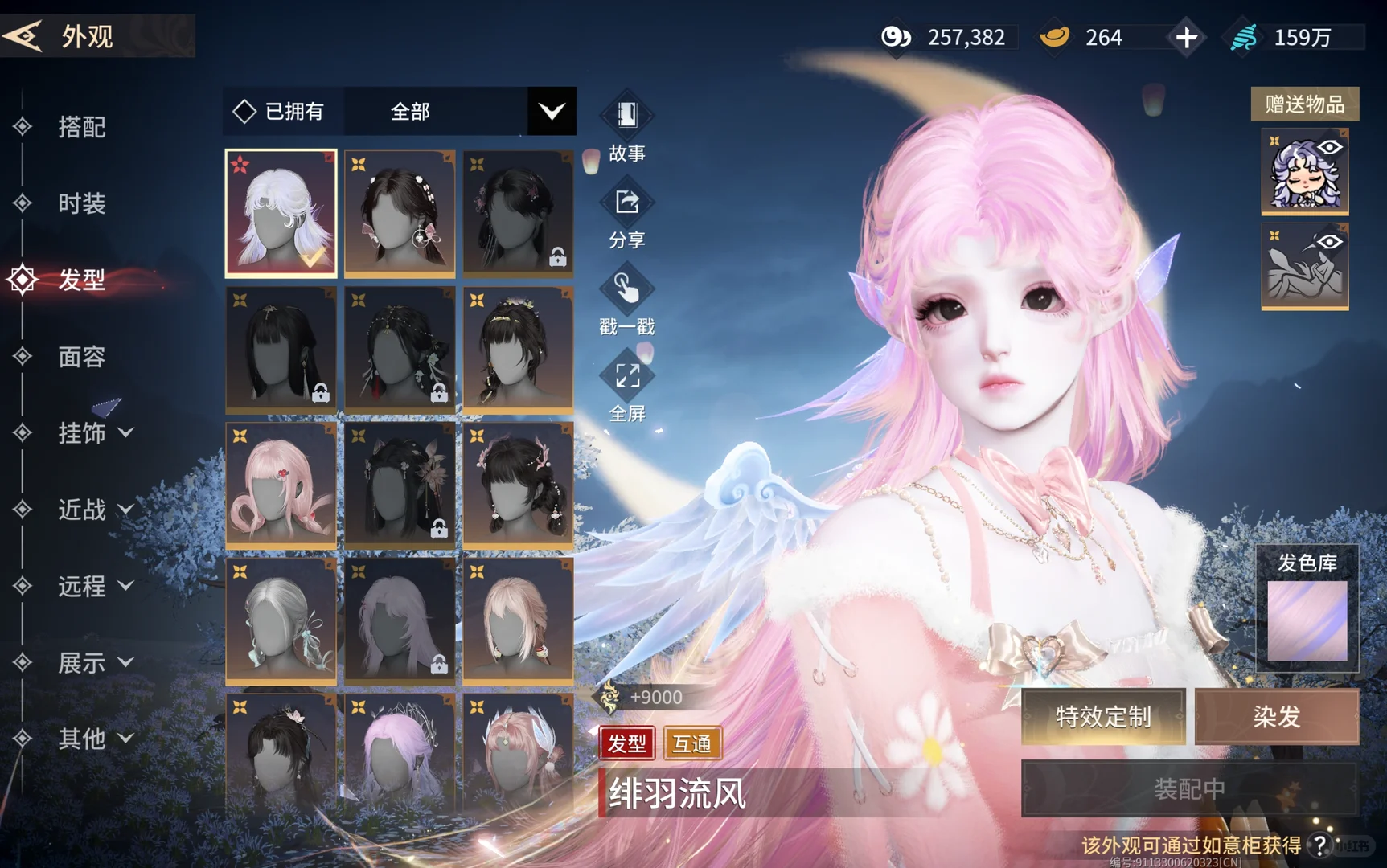Switch to the 面容 tab
The image size is (1387, 868).
(81, 357)
